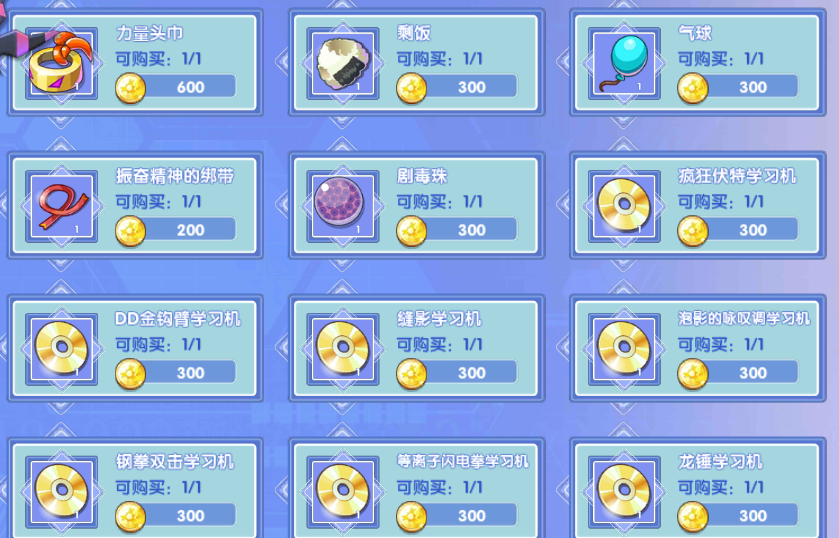Open the 振奋精神的绑带 item card
This screenshot has height=538, width=839.
point(135,205)
